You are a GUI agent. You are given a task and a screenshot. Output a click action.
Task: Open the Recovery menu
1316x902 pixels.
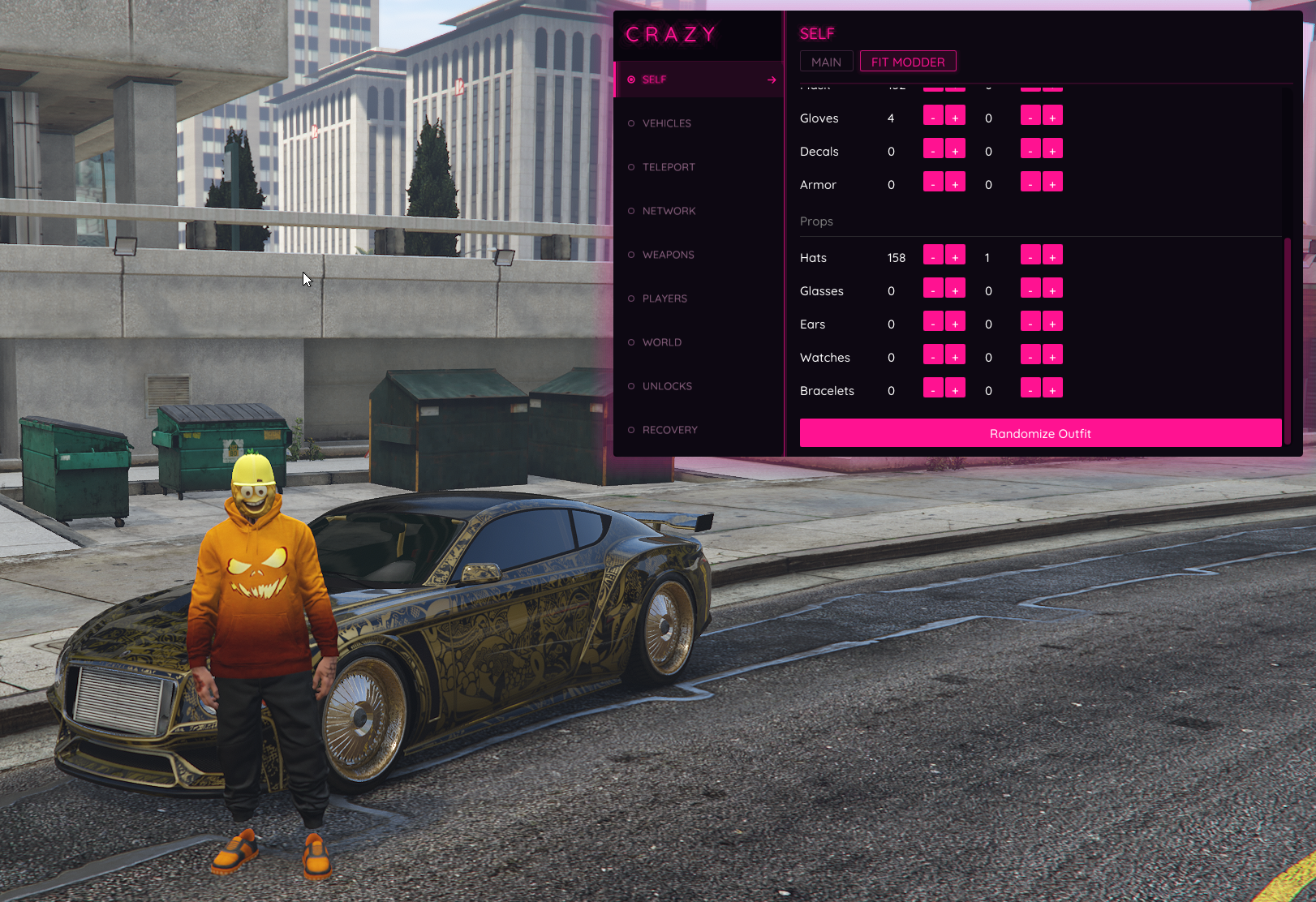tap(669, 430)
